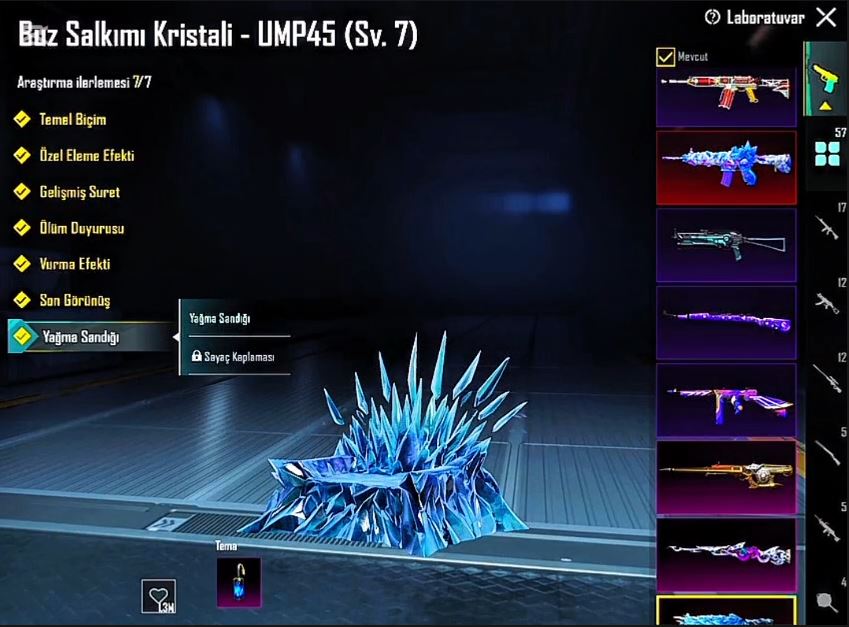Choose the Gelişmiş Suret stage
849x627 pixels.
click(78, 192)
